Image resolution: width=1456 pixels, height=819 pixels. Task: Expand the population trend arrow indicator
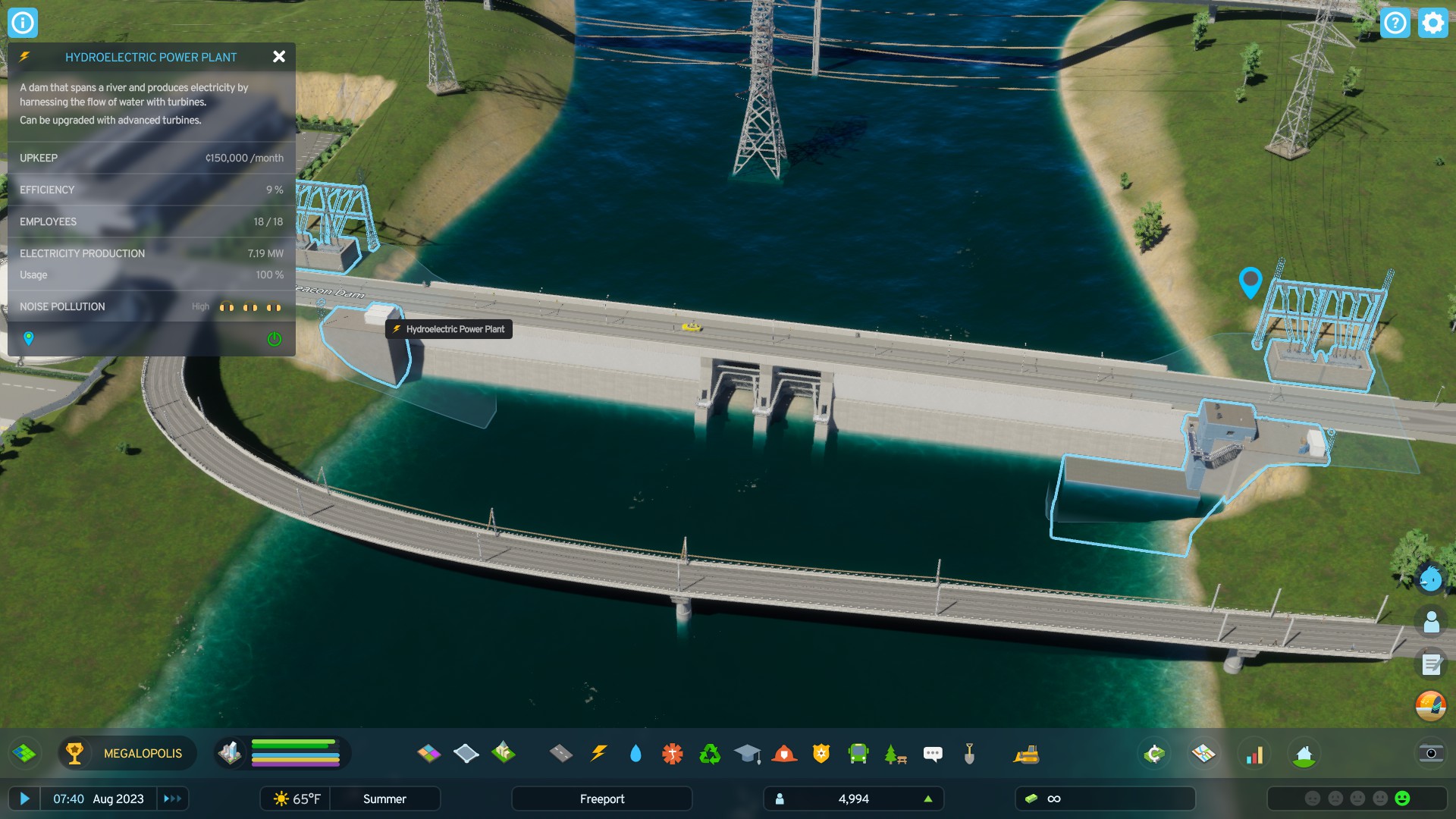point(928,799)
